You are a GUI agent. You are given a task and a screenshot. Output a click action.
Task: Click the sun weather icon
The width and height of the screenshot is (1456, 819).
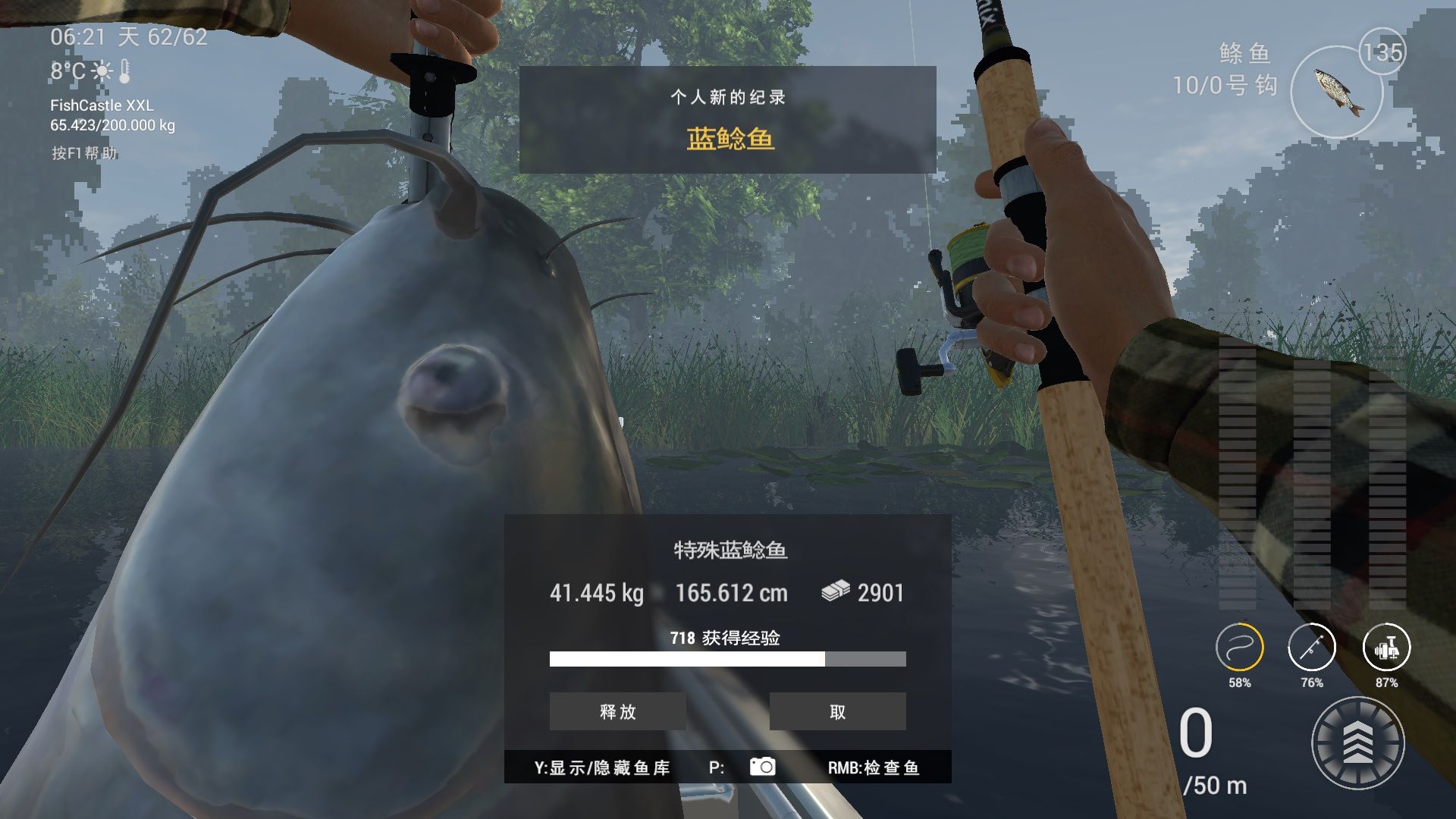click(x=102, y=71)
